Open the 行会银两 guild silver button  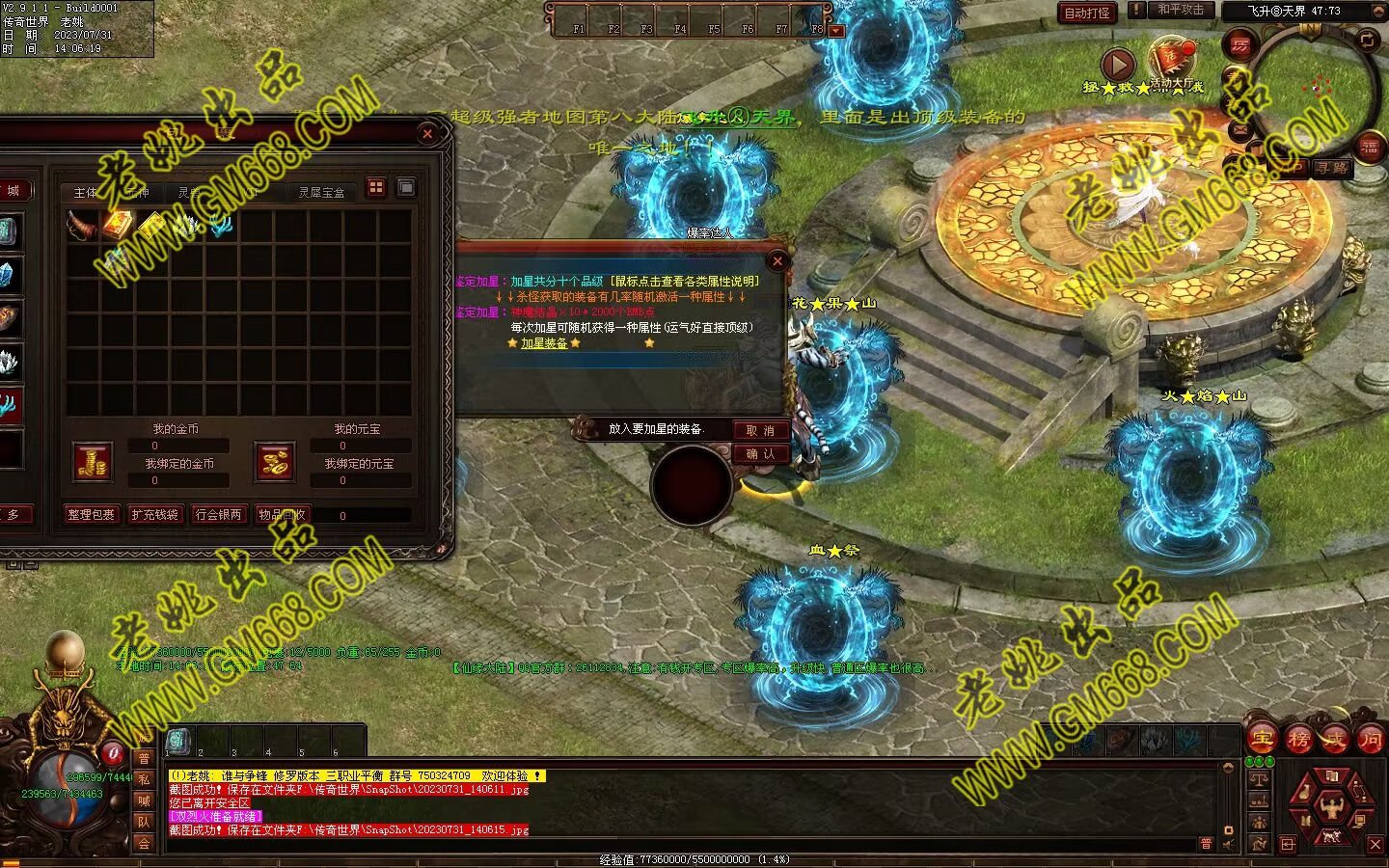click(219, 515)
